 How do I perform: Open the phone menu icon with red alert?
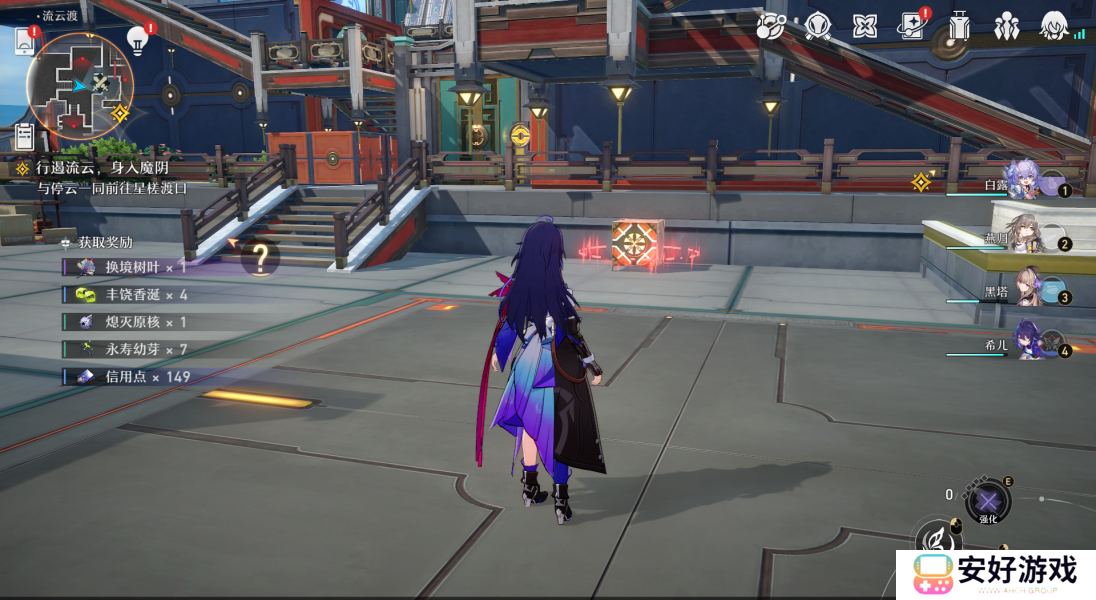(x=24, y=41)
